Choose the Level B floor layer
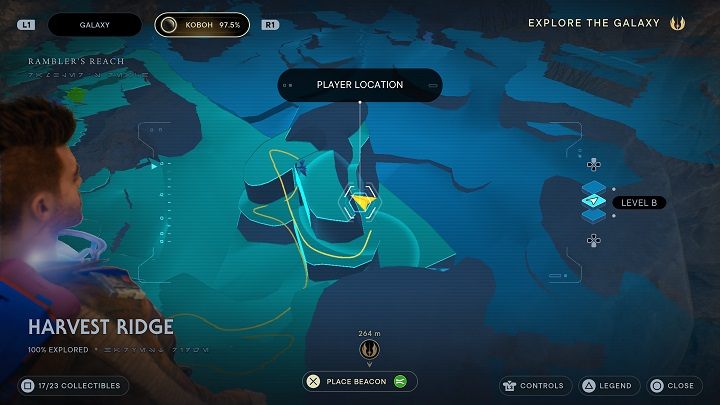Screen dimensions: 720x405 [595, 202]
